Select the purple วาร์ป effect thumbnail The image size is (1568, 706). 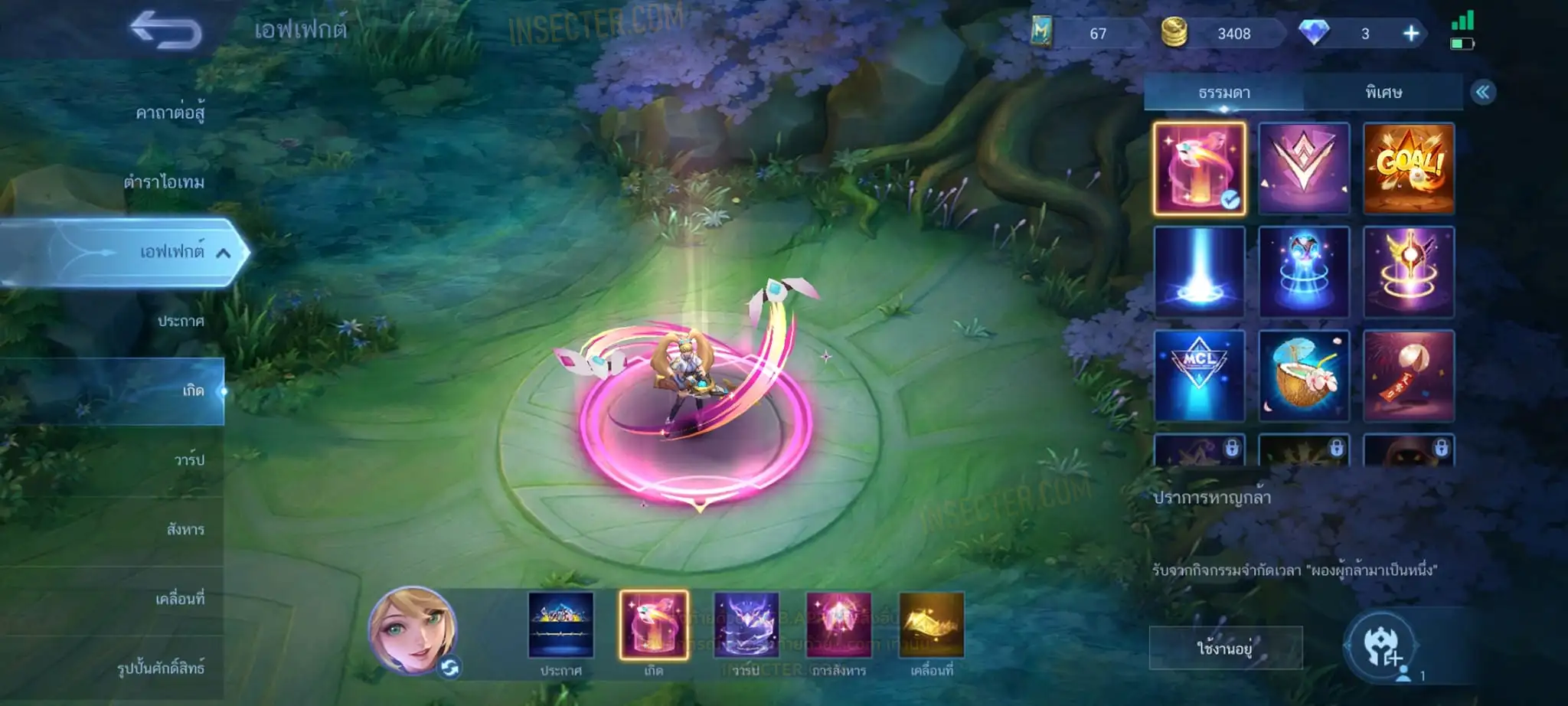coord(746,625)
